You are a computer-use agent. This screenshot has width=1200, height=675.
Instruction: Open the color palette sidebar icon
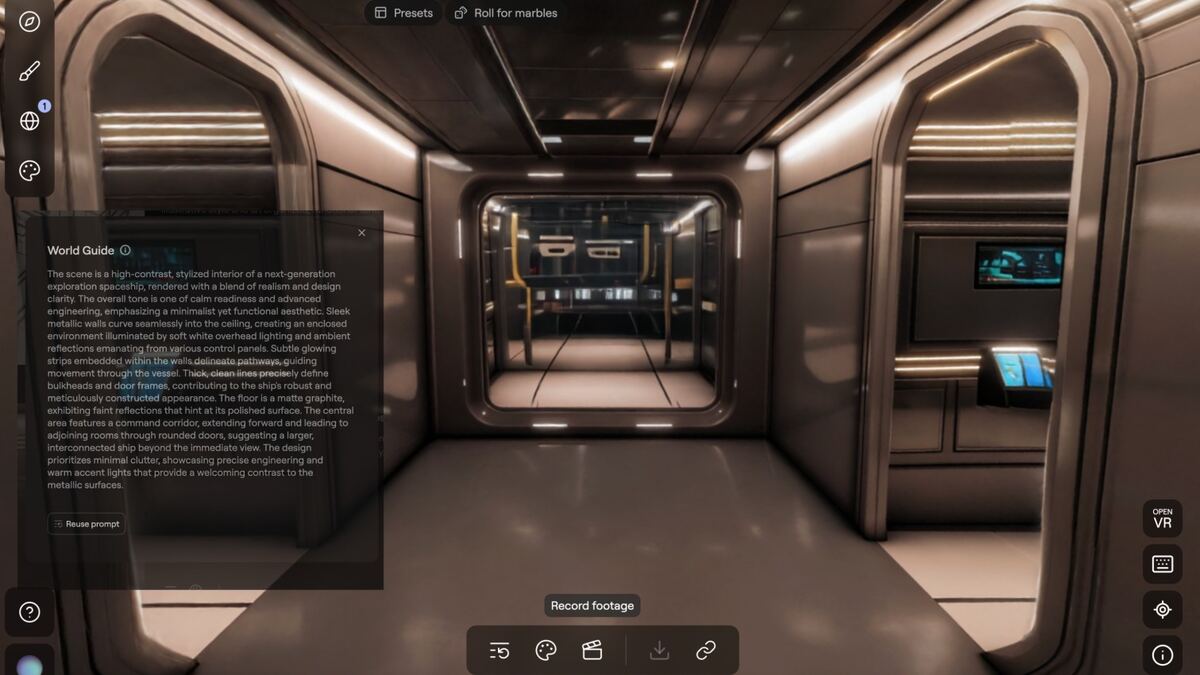(x=30, y=171)
